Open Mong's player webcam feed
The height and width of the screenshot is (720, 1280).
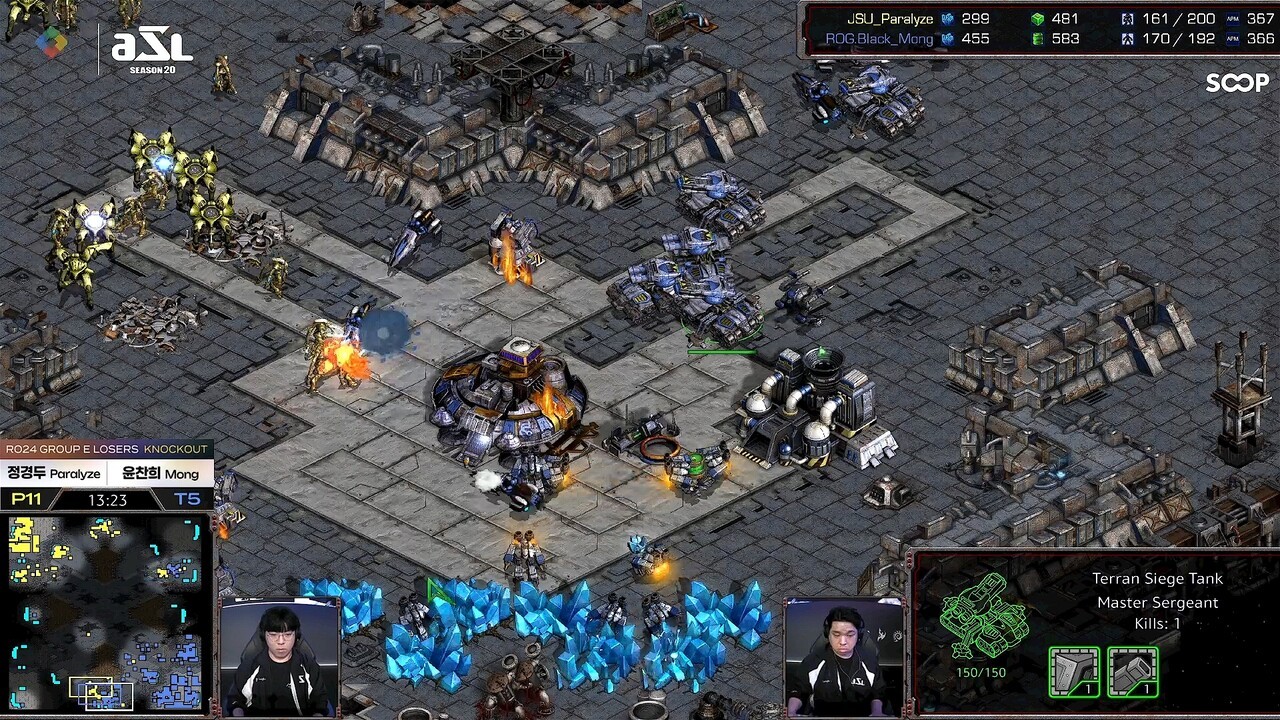[843, 657]
